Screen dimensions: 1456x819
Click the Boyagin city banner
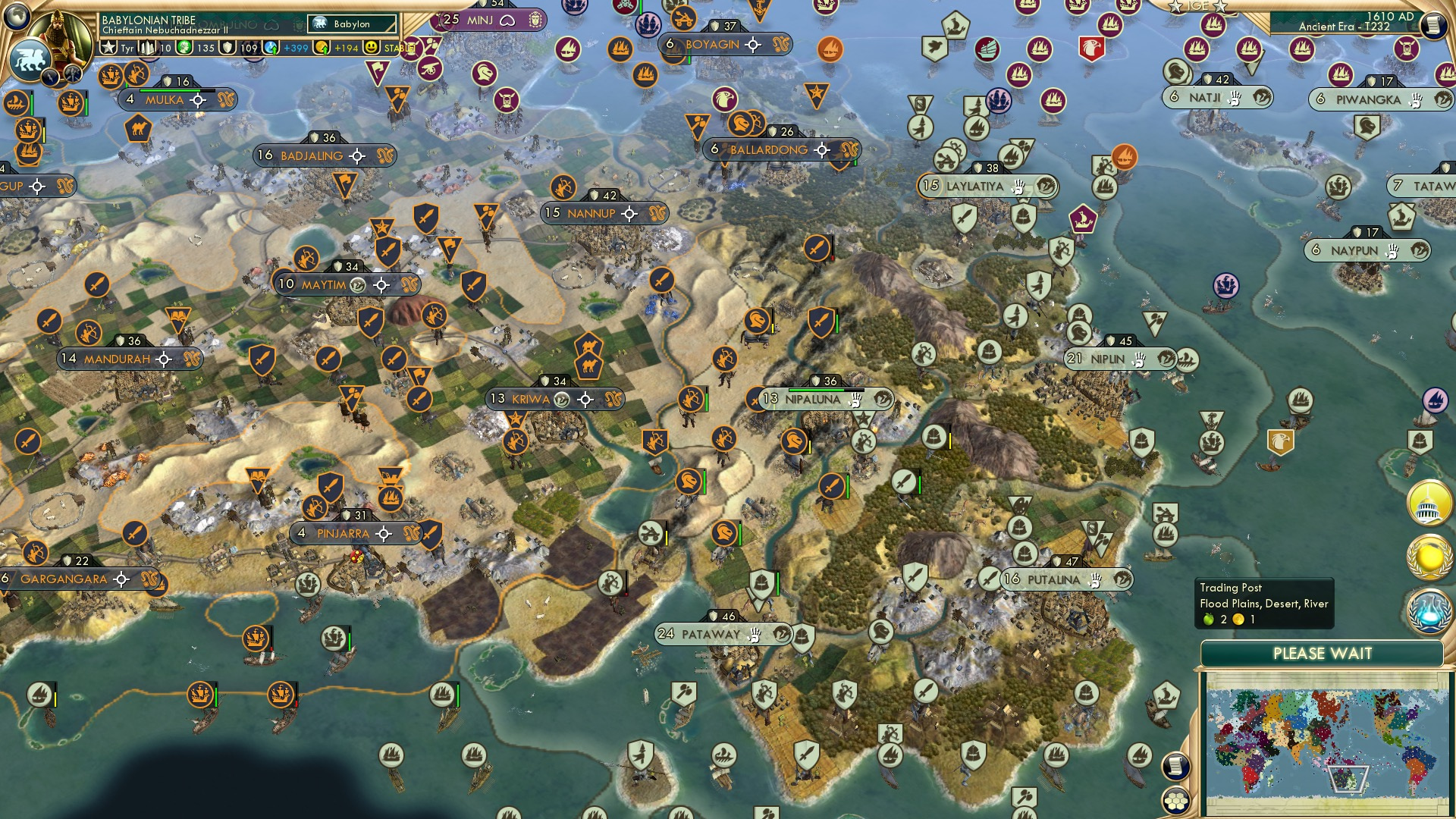pyautogui.click(x=712, y=45)
